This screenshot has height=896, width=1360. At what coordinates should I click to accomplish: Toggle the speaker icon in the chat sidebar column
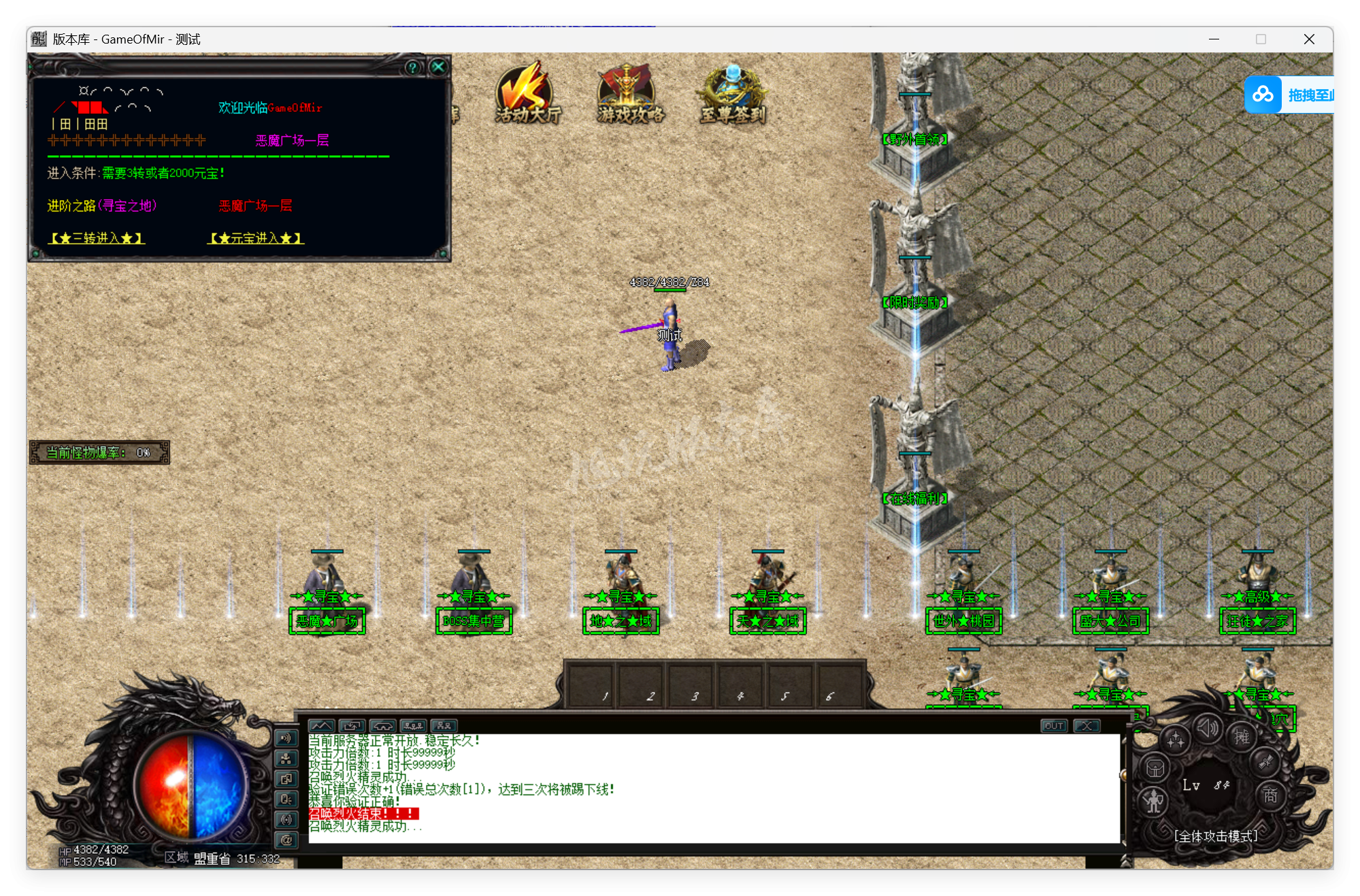click(286, 737)
